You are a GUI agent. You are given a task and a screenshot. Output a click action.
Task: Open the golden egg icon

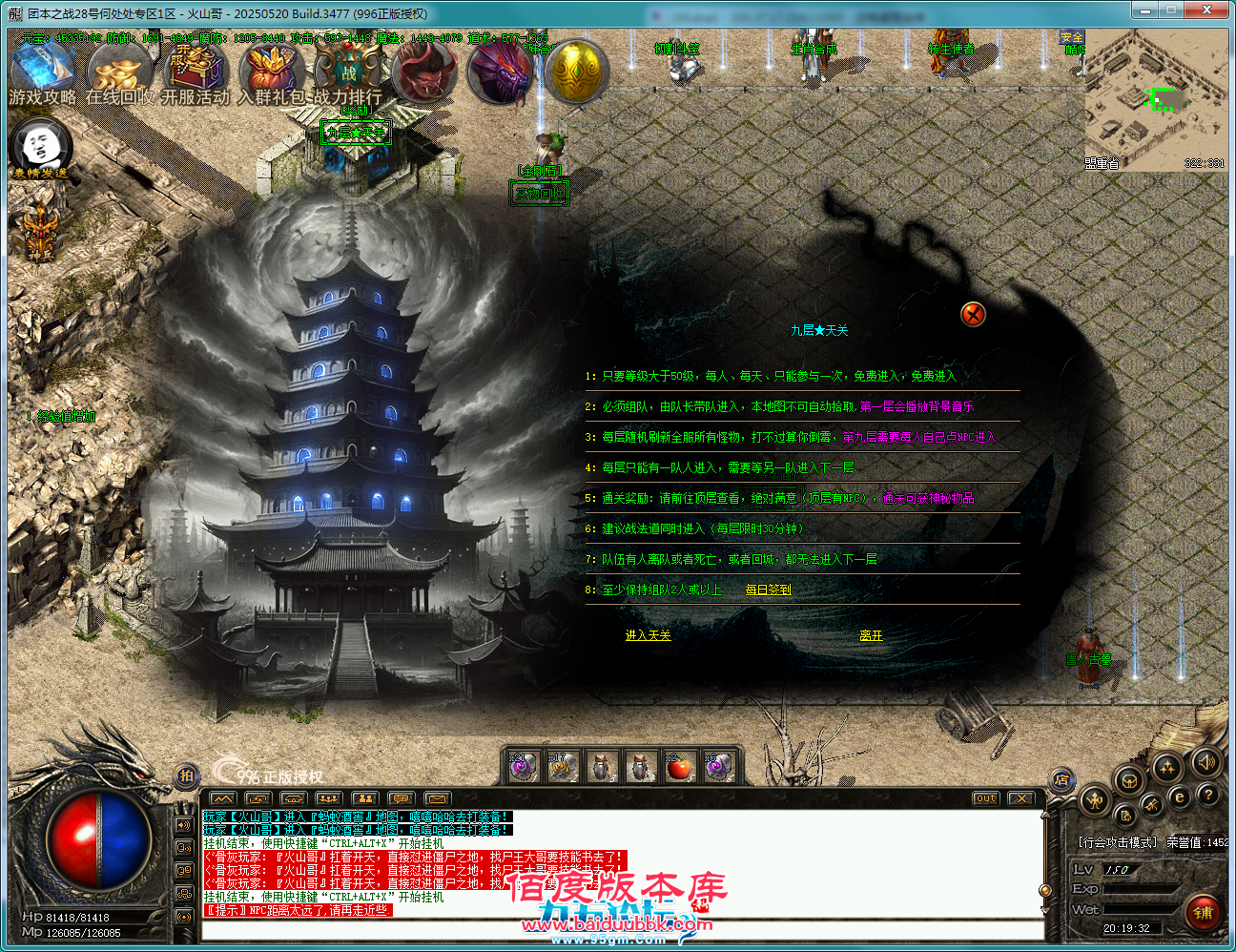577,72
